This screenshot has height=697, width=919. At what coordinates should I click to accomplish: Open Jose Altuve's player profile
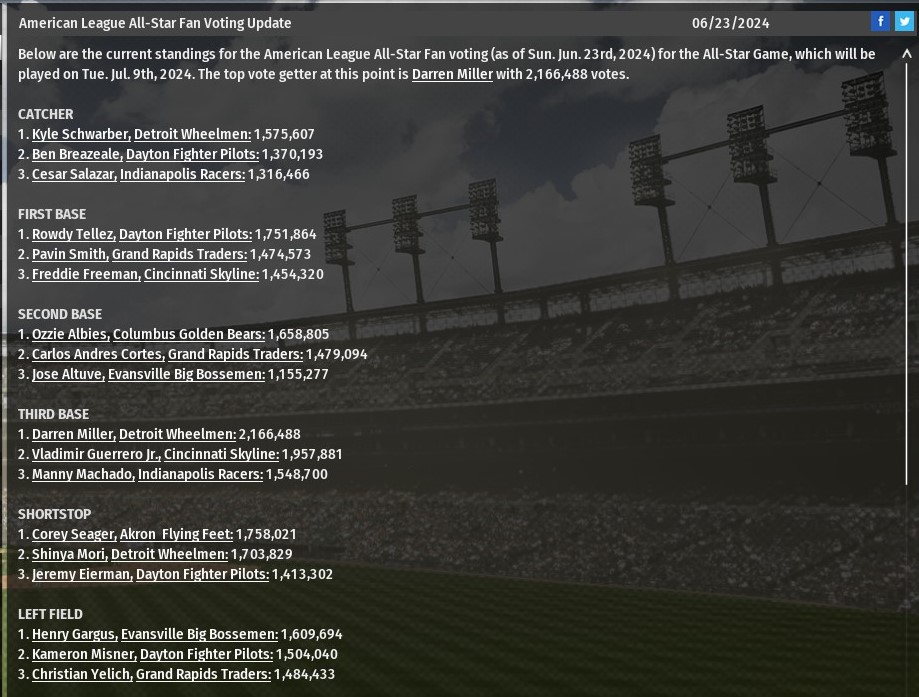(x=67, y=374)
